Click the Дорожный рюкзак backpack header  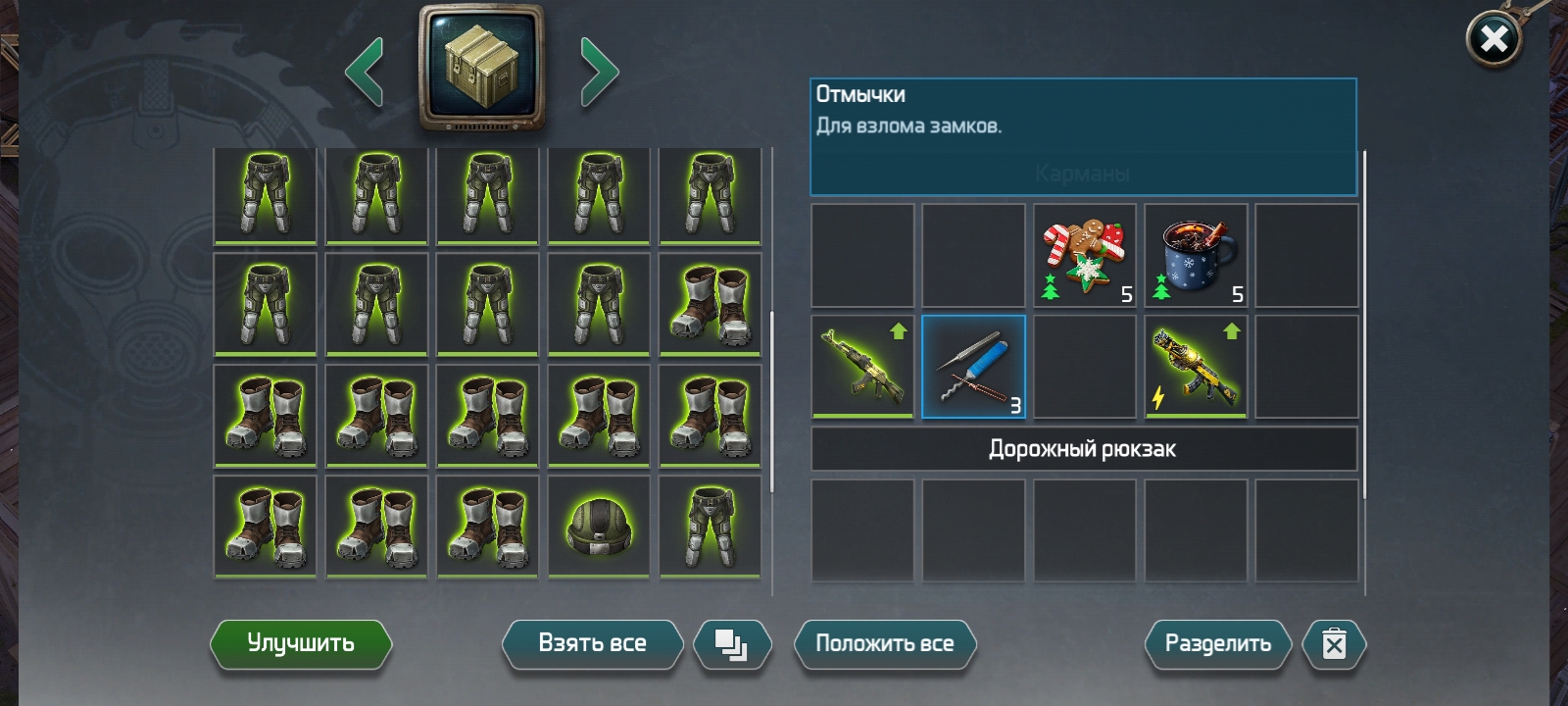coord(1083,449)
